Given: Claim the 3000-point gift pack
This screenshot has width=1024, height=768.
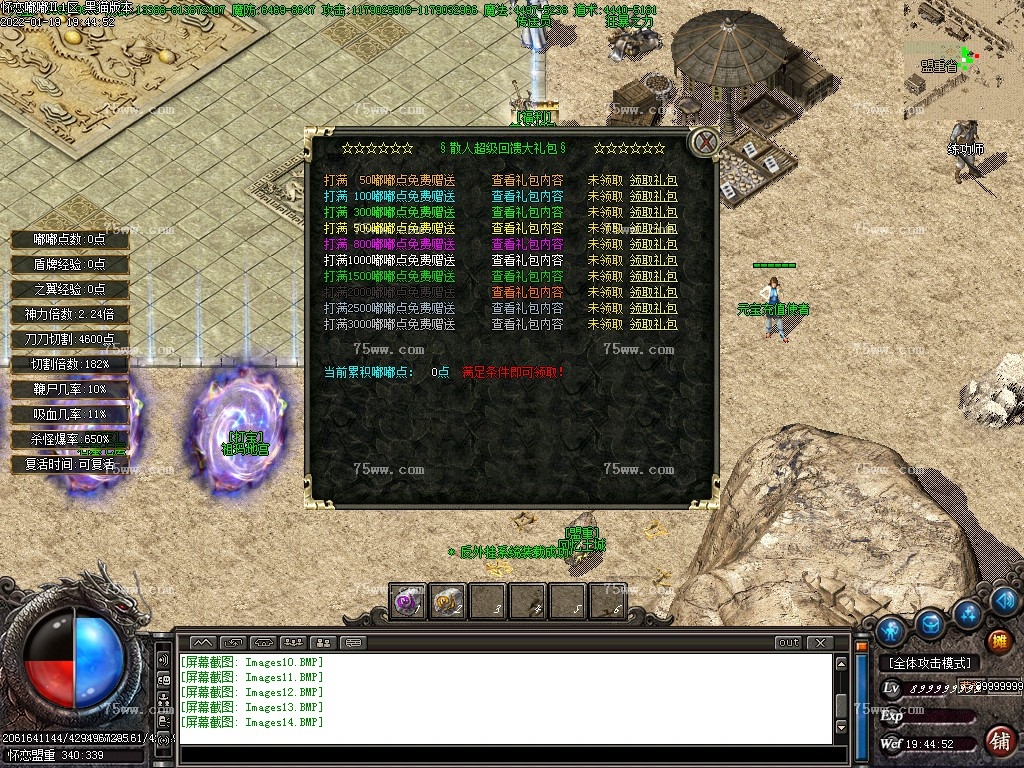Looking at the screenshot, I should pos(653,325).
